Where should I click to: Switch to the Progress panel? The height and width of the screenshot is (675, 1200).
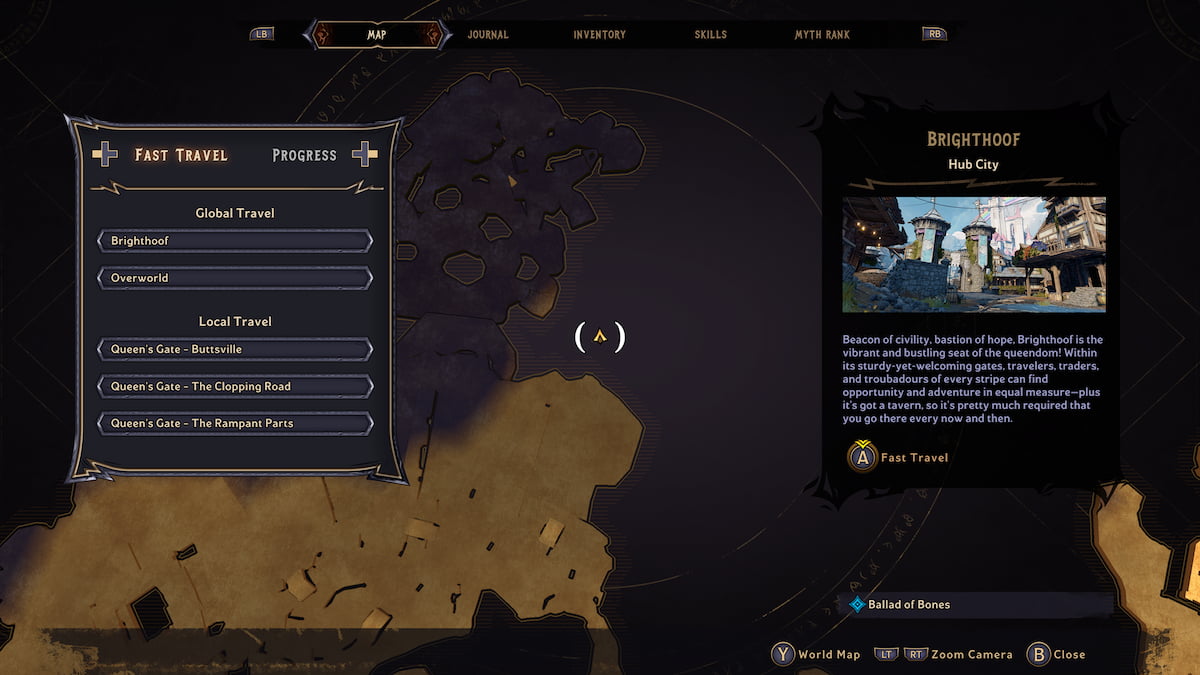pyautogui.click(x=305, y=155)
